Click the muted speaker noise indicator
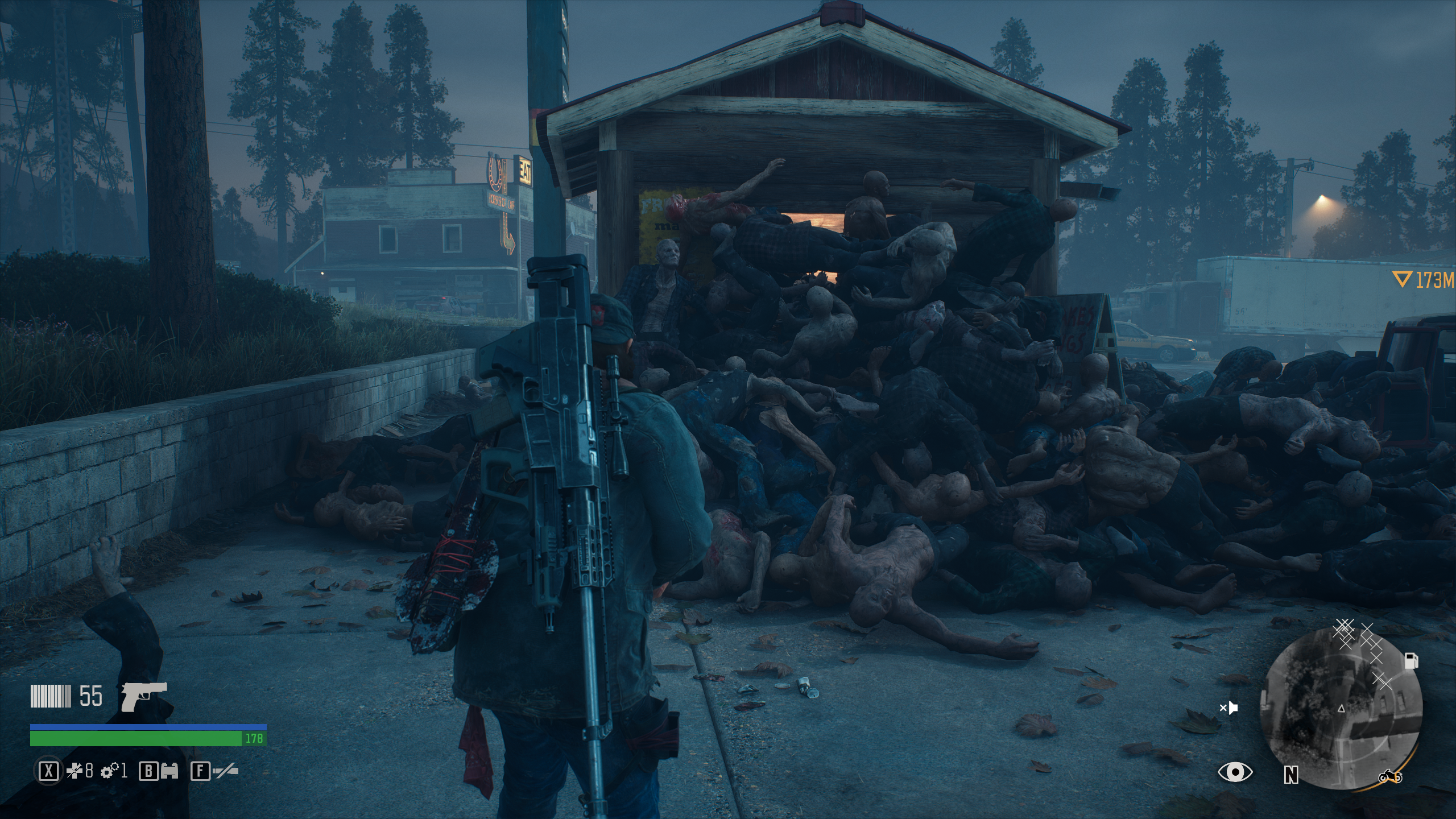The height and width of the screenshot is (819, 1456). tap(1228, 708)
